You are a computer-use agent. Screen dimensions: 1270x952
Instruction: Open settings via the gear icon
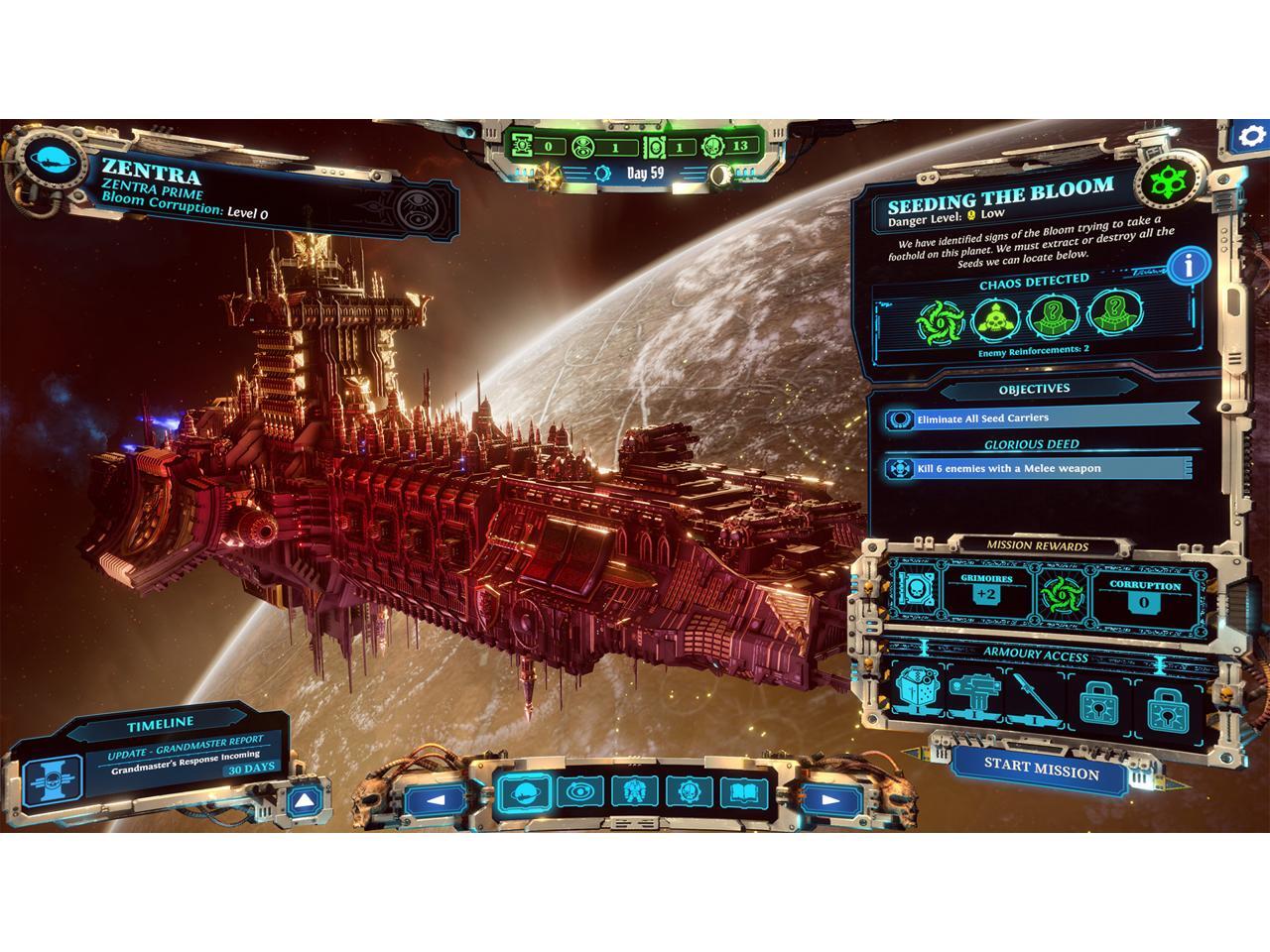click(x=1253, y=137)
